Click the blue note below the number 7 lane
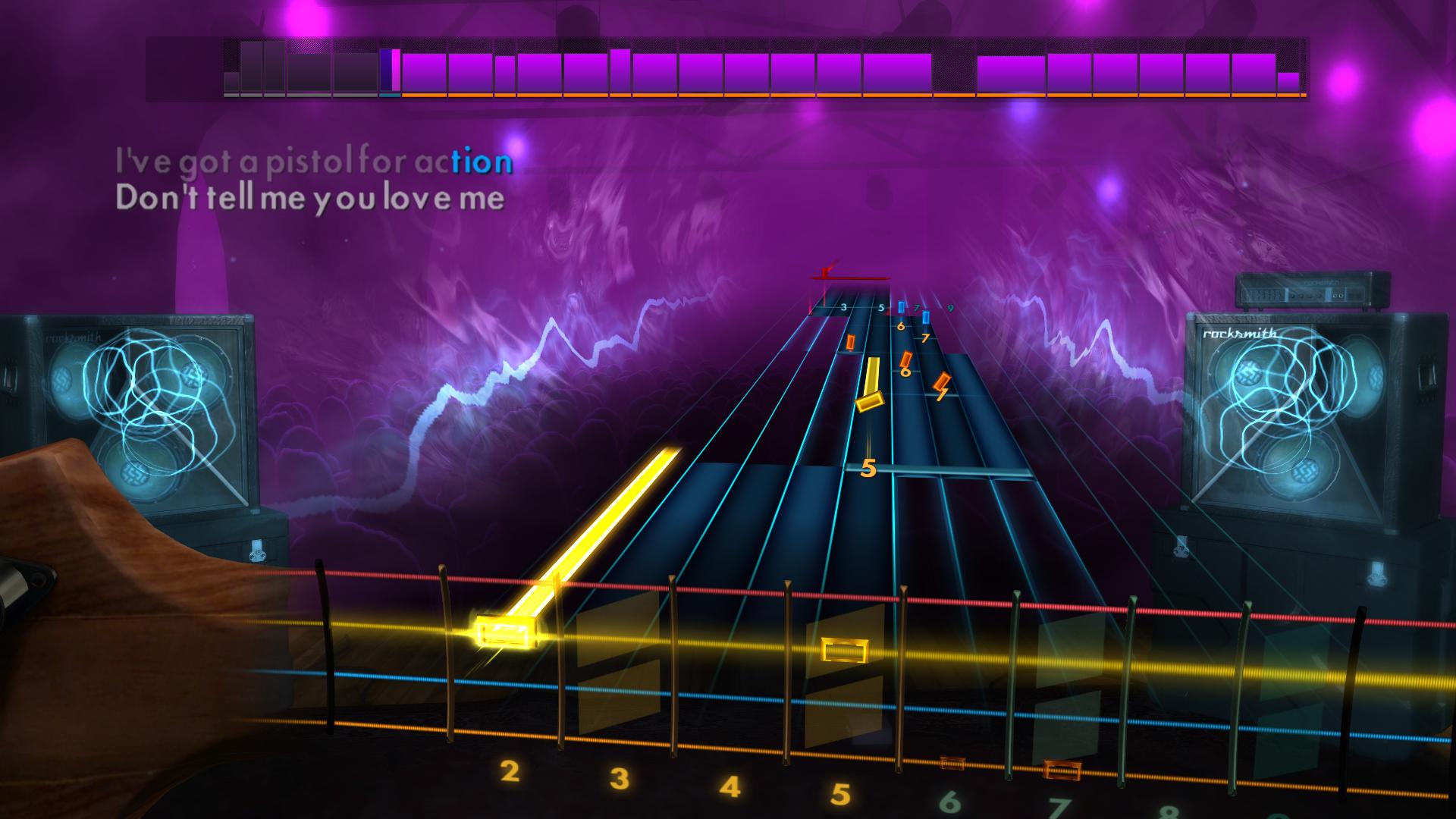This screenshot has height=819, width=1456. [925, 317]
